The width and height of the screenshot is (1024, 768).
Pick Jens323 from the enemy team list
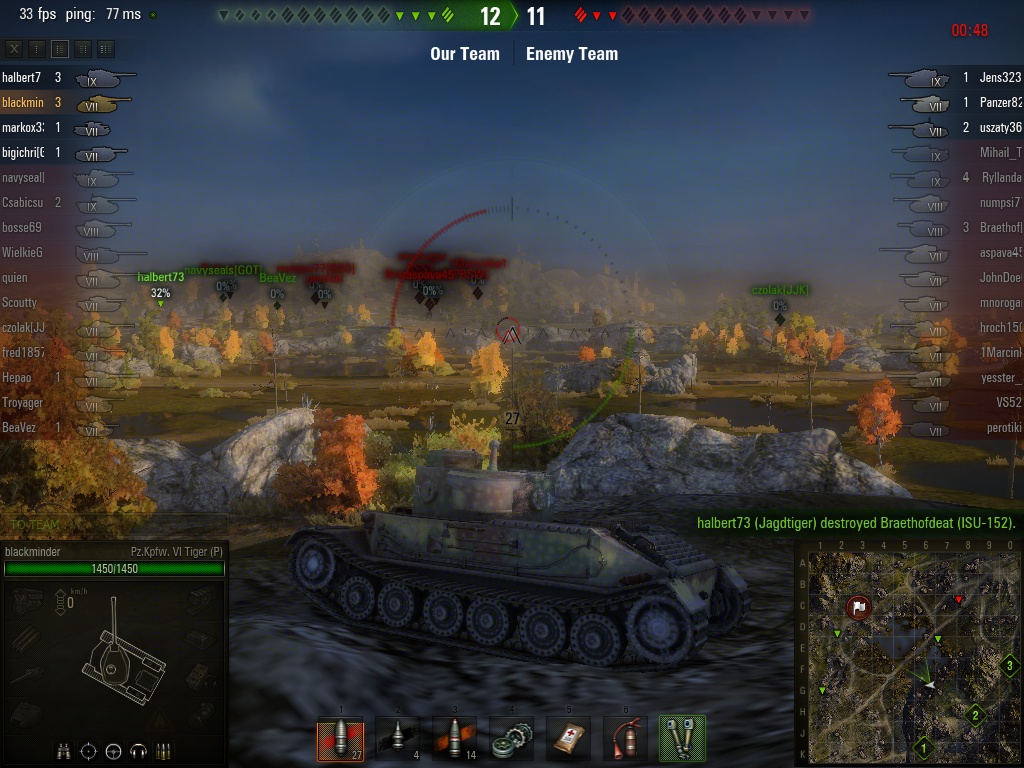tap(1000, 77)
